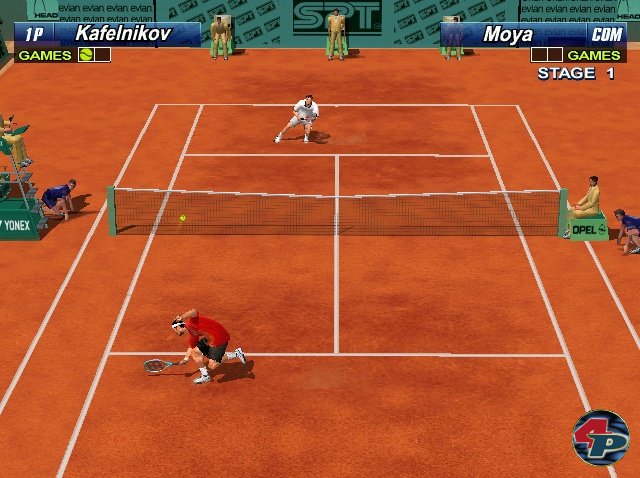The height and width of the screenshot is (478, 640).
Task: Select the Kafelnikov player name panel
Action: 122,34
